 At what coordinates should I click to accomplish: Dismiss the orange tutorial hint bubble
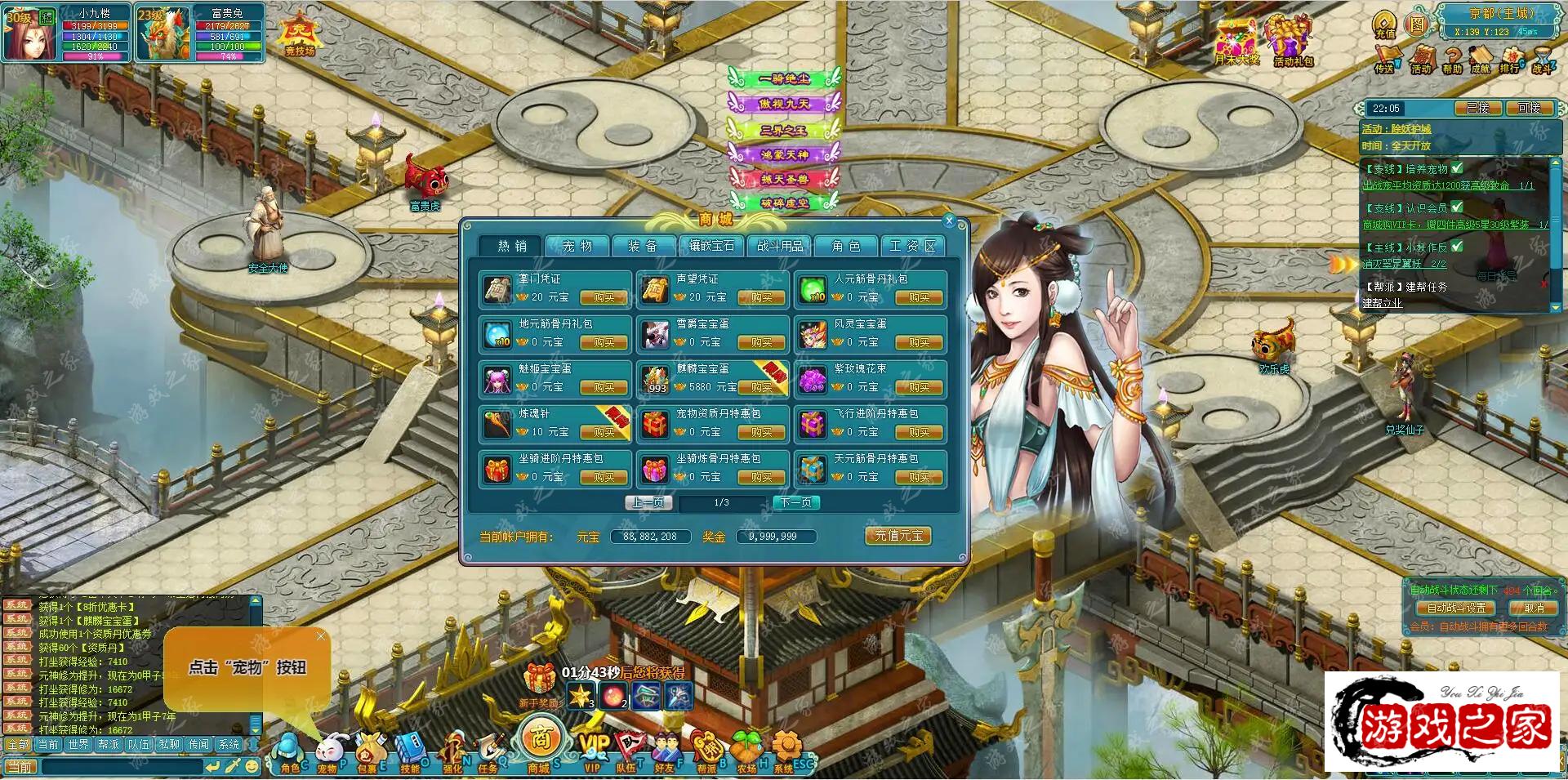(x=321, y=635)
